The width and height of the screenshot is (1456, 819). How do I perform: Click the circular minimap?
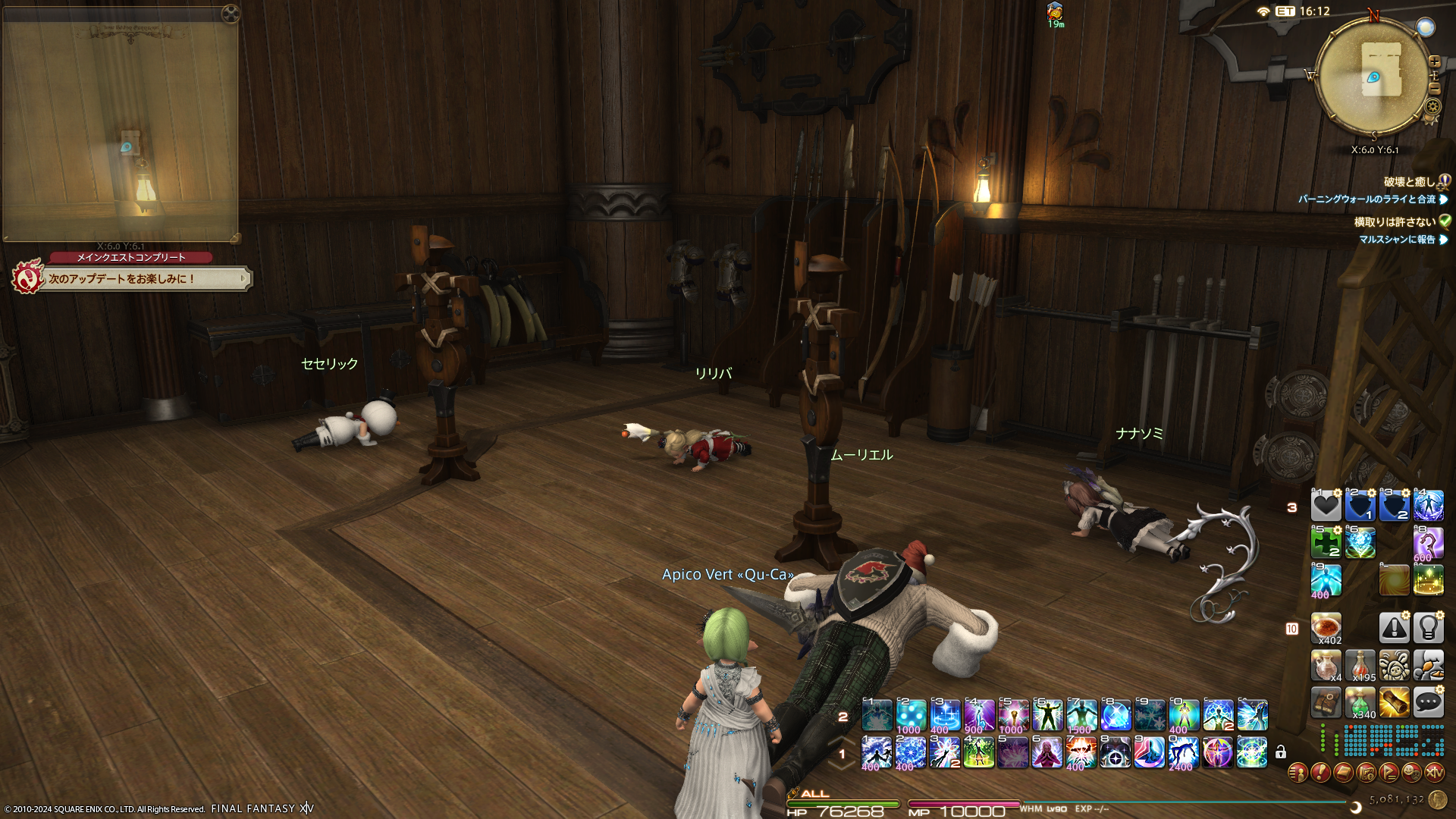pos(1371,76)
